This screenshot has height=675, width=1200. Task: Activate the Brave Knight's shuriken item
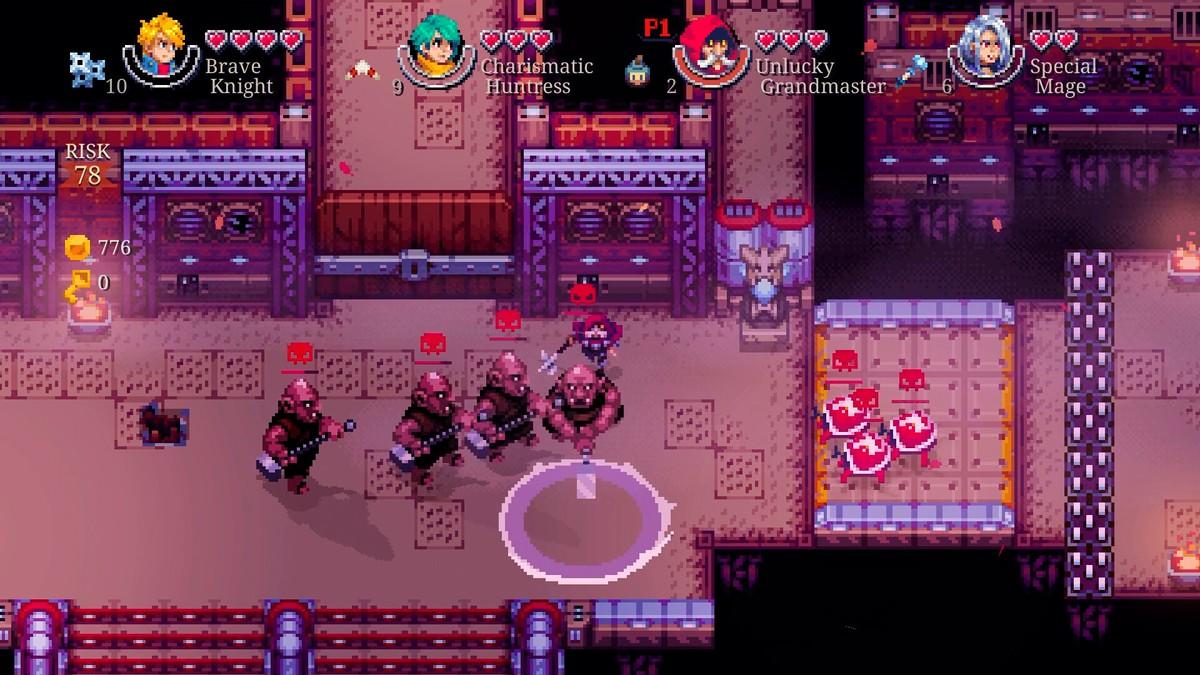tap(86, 66)
